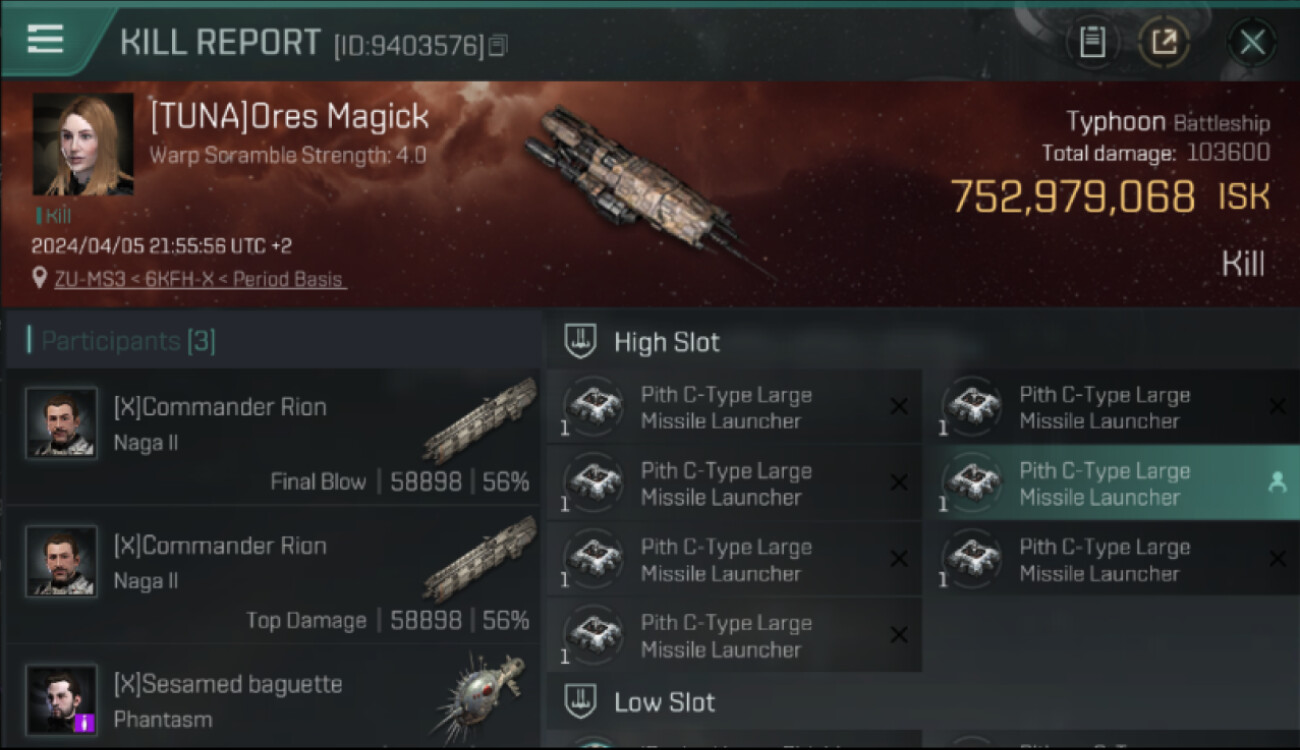Open the clipboard notes icon
1300x750 pixels.
pyautogui.click(x=1092, y=42)
